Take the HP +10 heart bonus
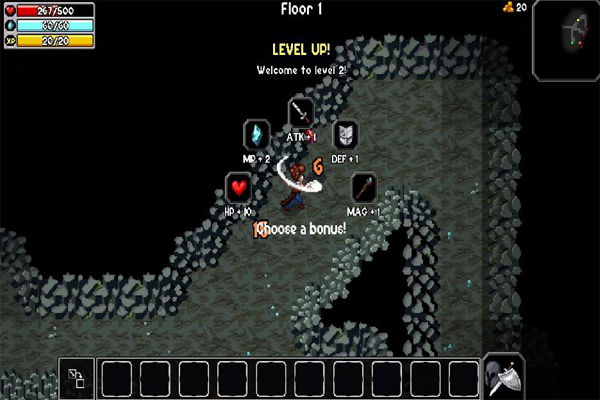This screenshot has width=600, height=400. coord(238,187)
